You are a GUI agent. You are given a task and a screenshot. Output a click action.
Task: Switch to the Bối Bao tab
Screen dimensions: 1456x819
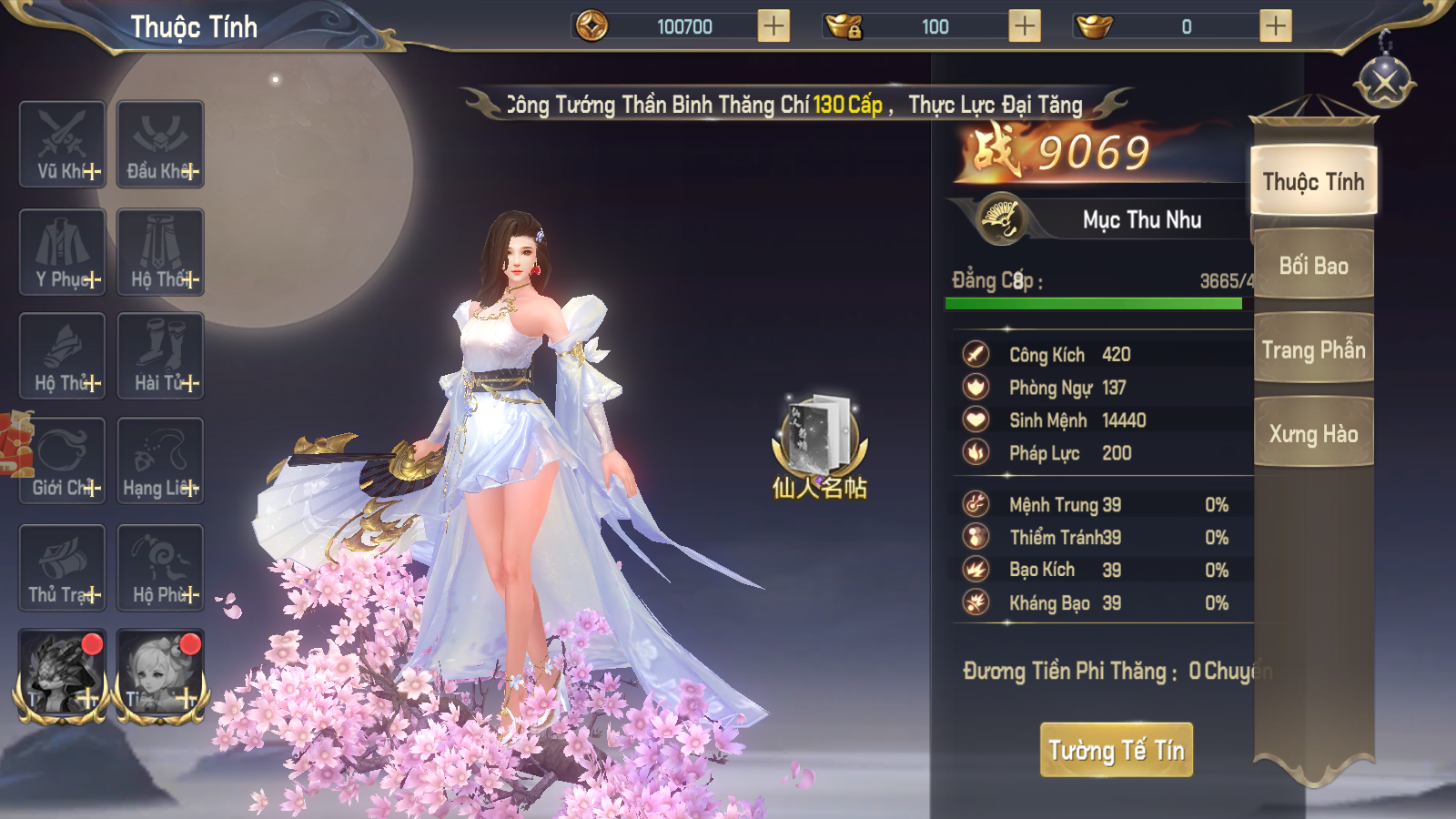point(1313,266)
